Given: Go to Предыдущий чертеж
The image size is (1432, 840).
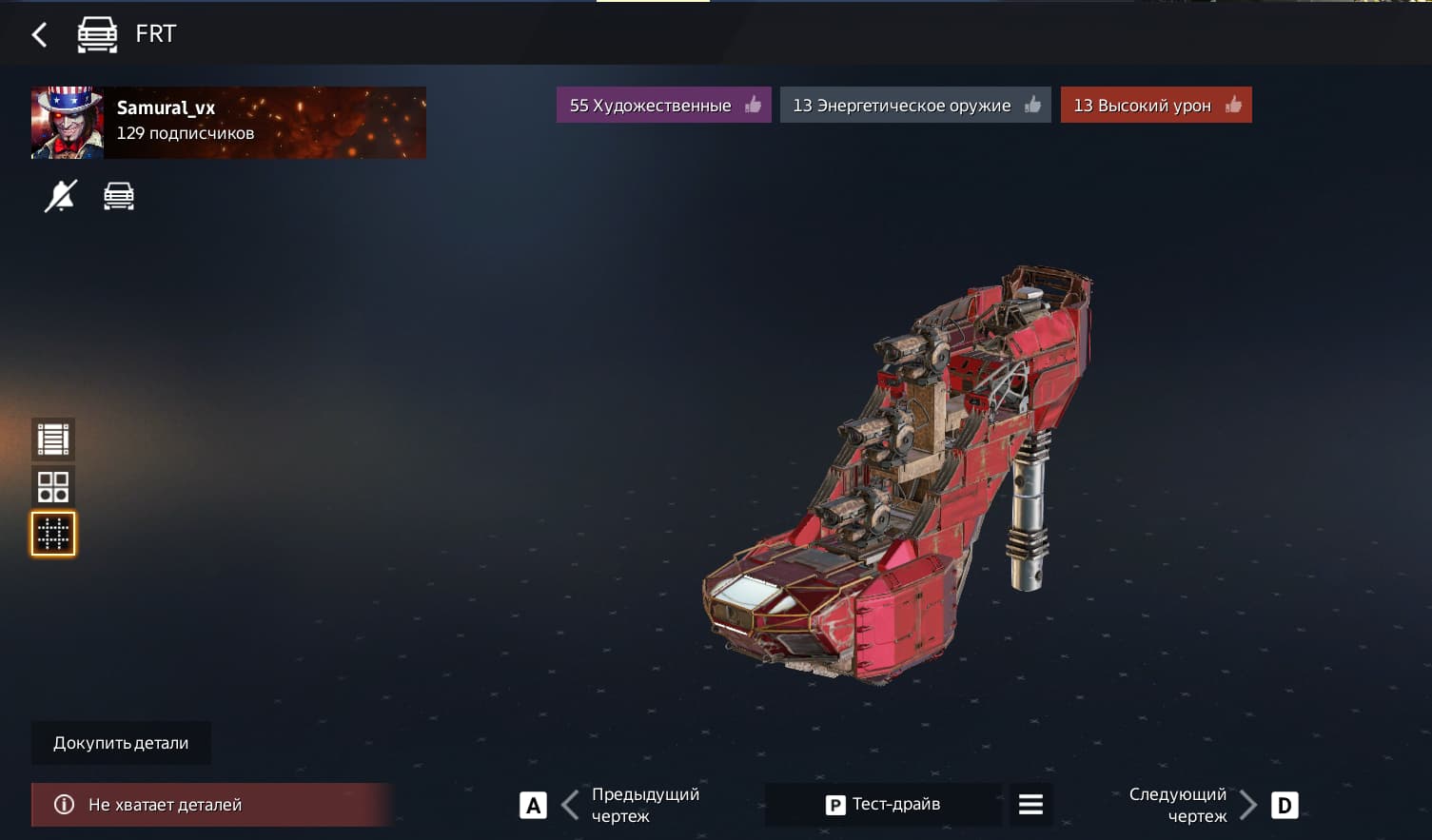Looking at the screenshot, I should click(609, 805).
